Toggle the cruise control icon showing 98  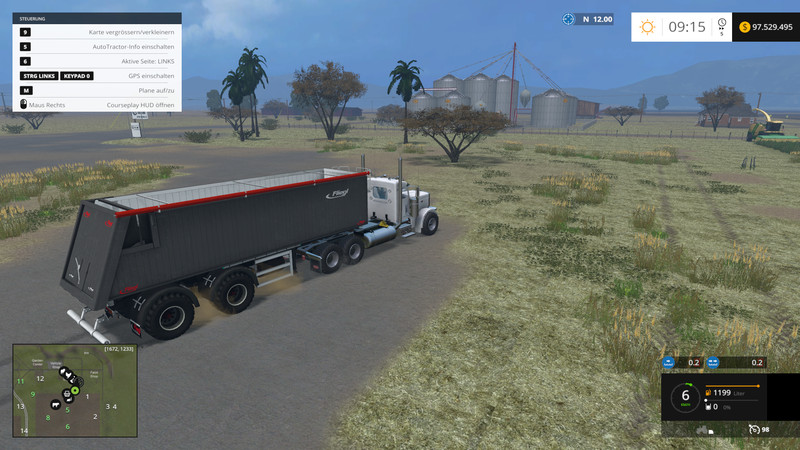(754, 429)
